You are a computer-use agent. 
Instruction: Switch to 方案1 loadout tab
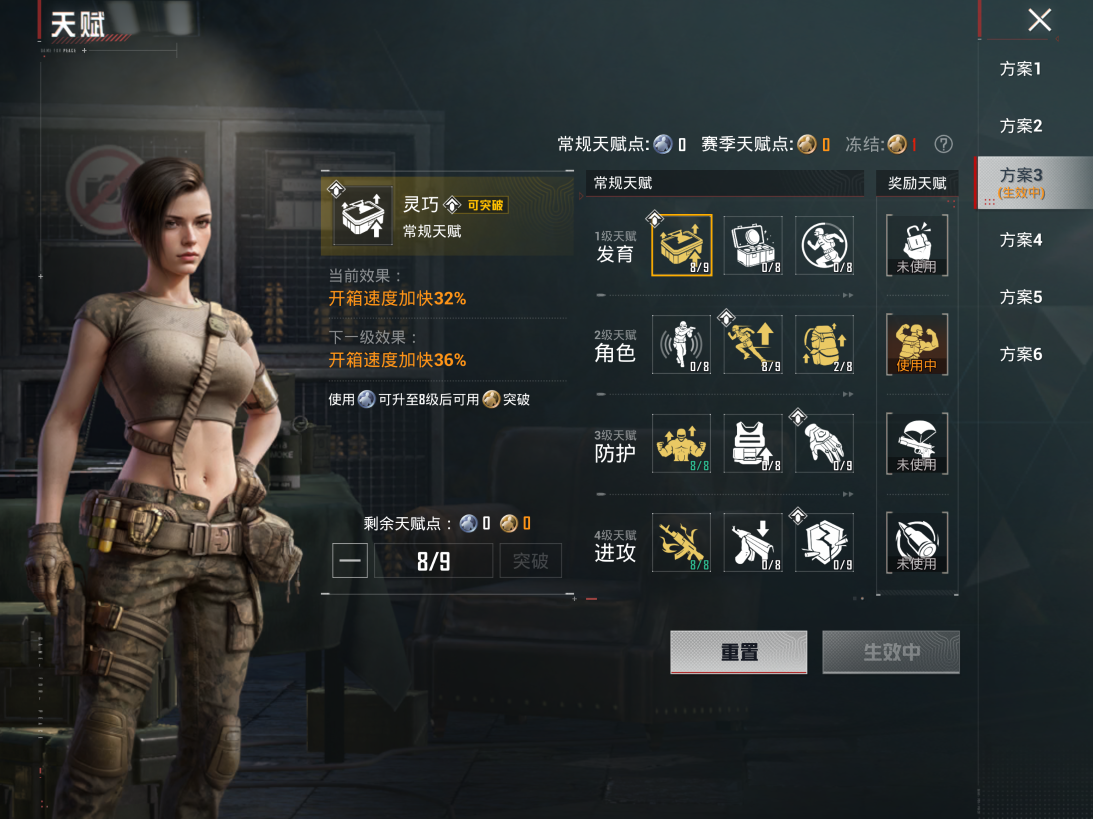pyautogui.click(x=1020, y=69)
